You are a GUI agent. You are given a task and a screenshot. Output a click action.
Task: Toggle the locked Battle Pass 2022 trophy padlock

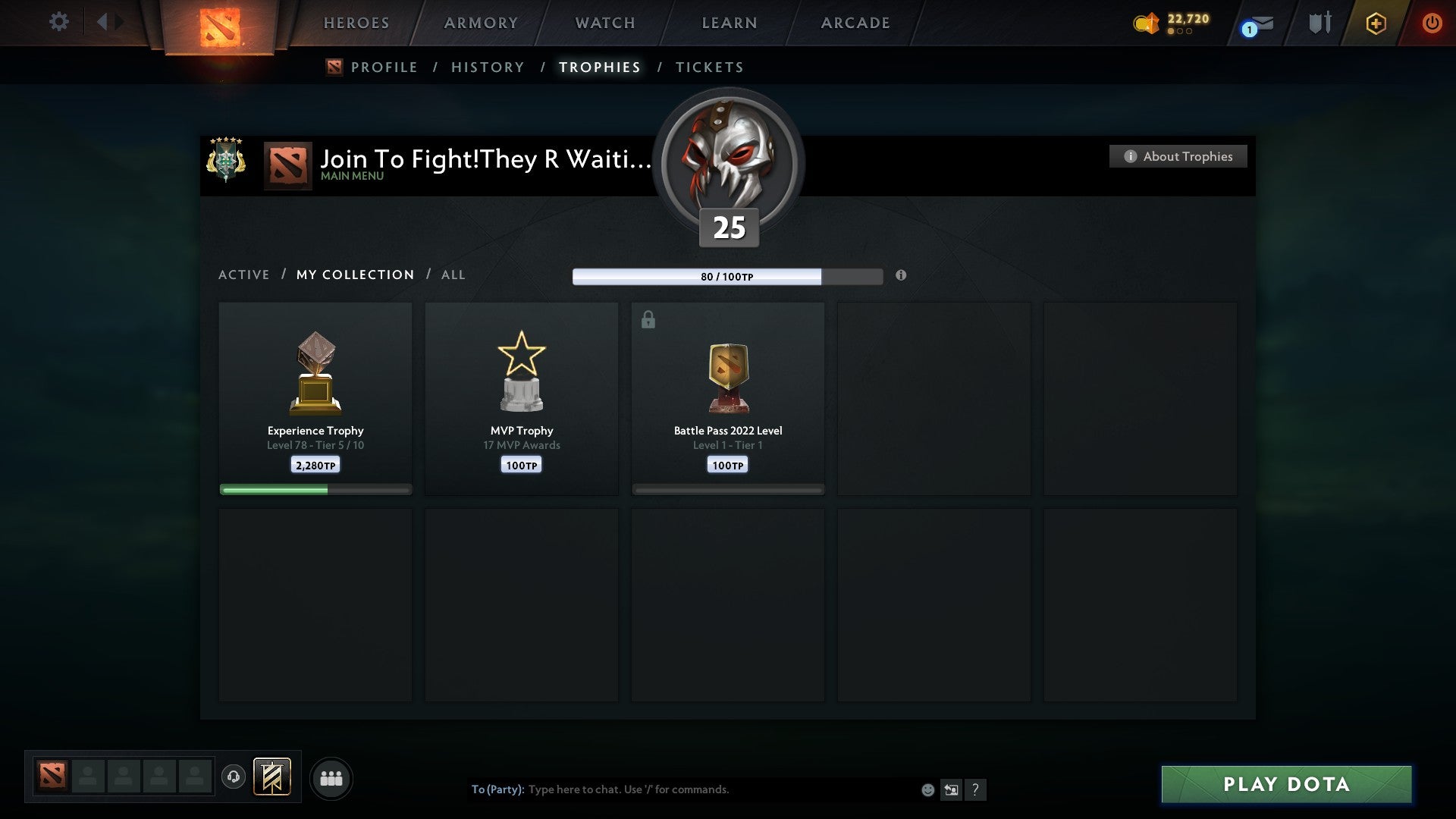coord(648,320)
